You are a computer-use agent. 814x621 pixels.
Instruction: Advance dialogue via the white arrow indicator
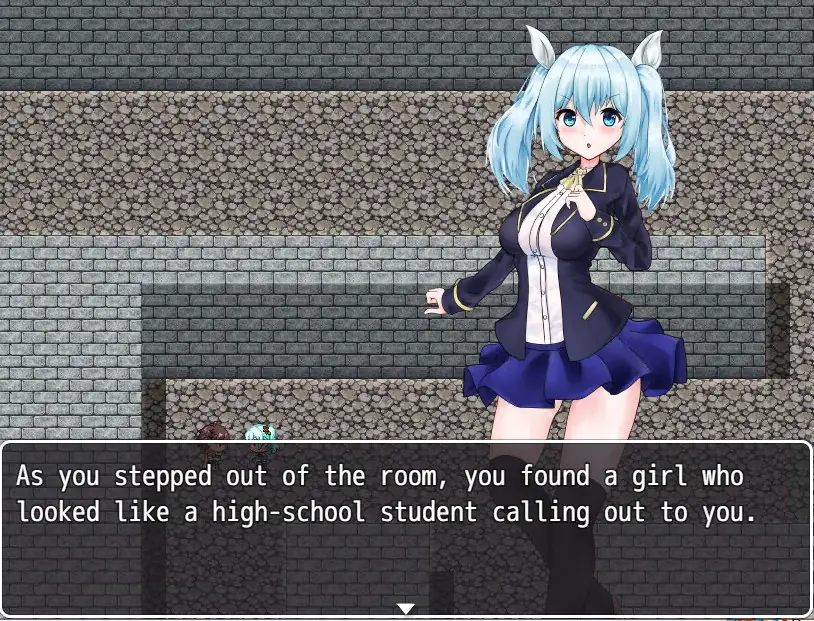(405, 608)
